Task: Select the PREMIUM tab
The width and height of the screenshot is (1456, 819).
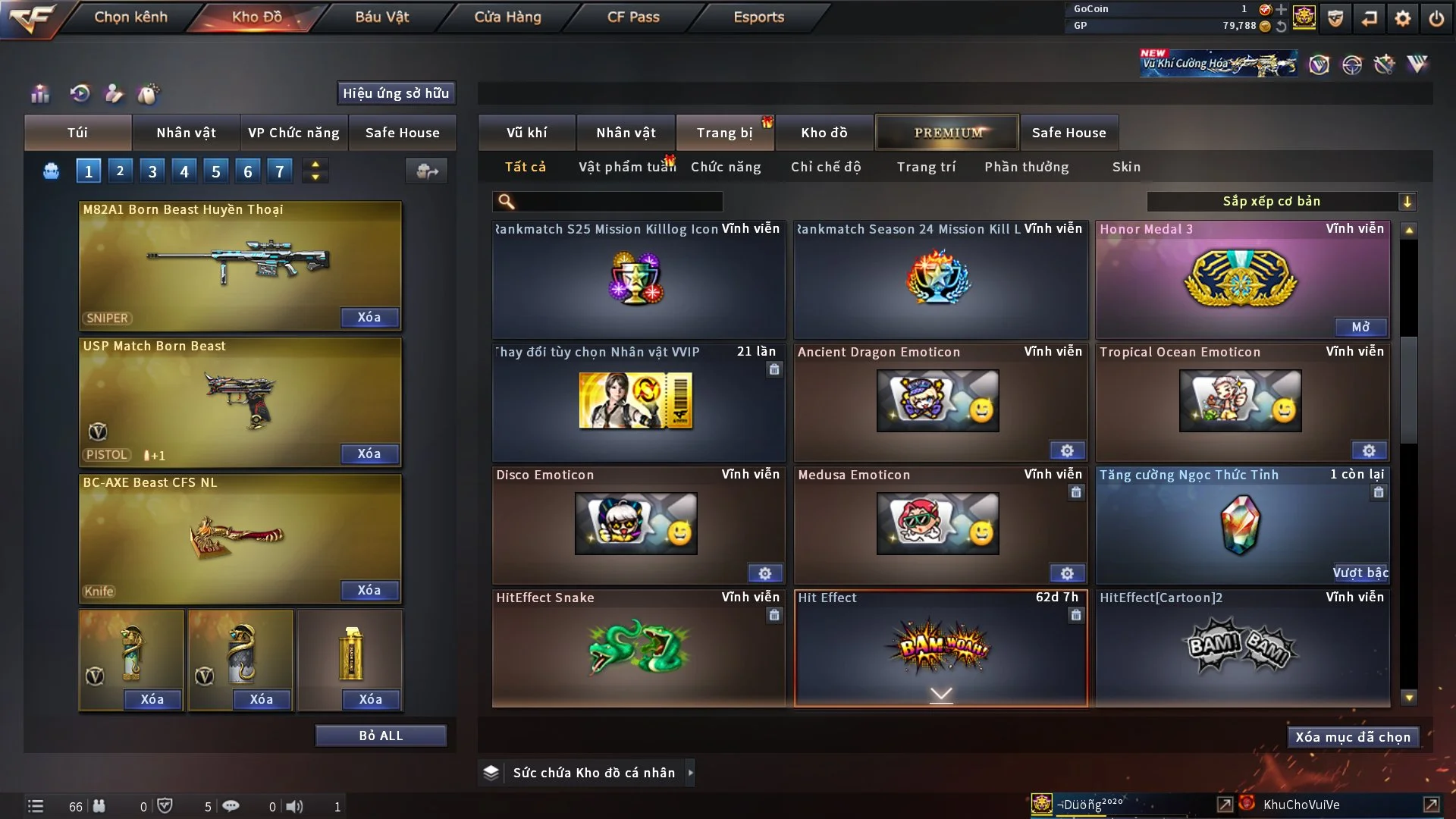Action: pyautogui.click(x=947, y=133)
